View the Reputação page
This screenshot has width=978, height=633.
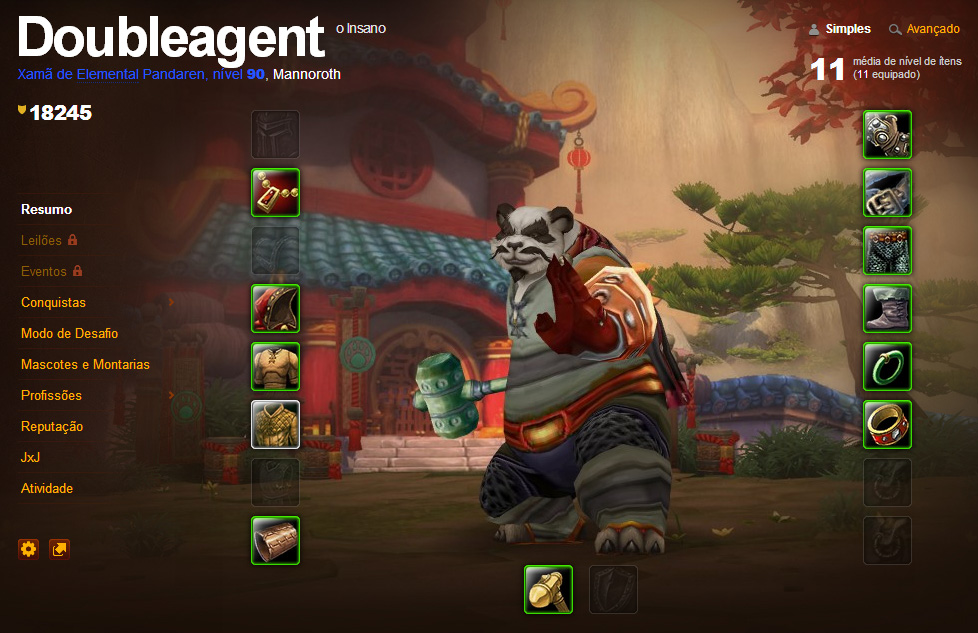click(x=52, y=426)
